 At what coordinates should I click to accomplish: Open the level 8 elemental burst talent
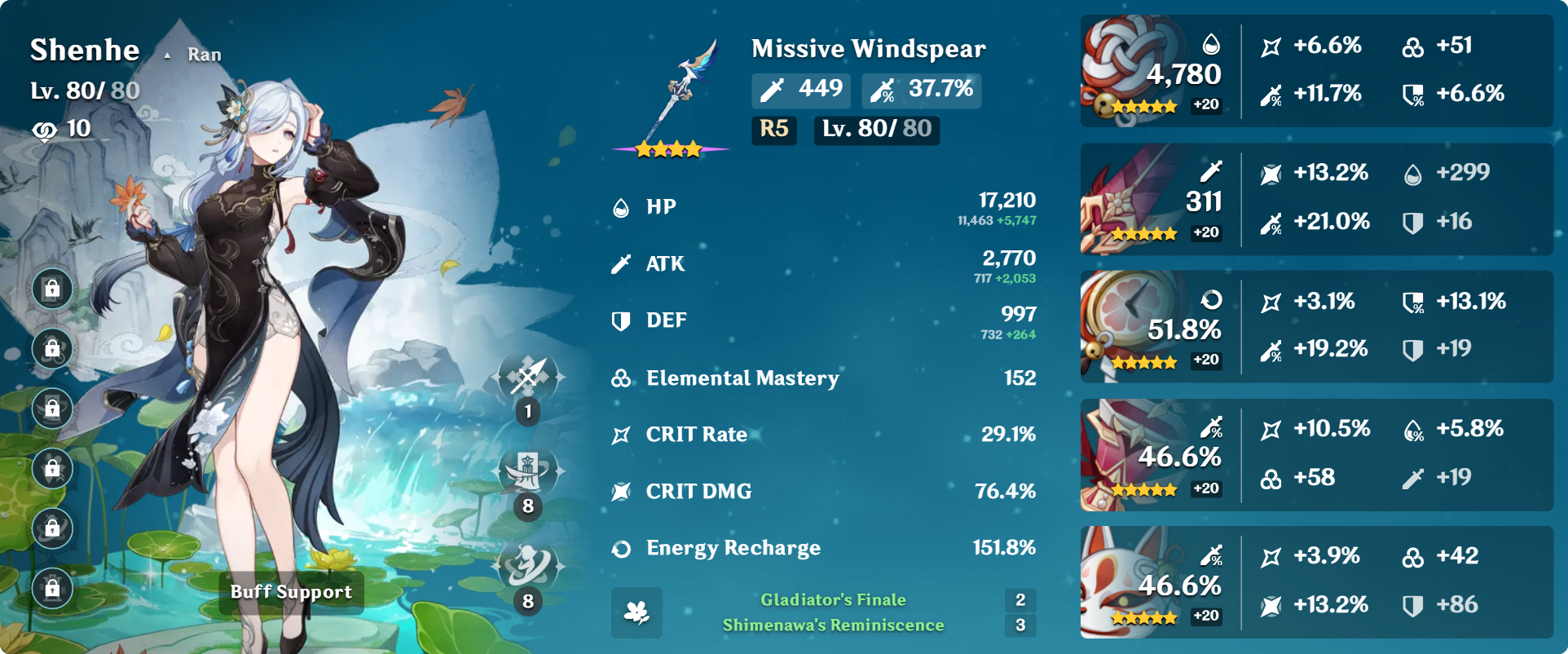click(x=528, y=566)
